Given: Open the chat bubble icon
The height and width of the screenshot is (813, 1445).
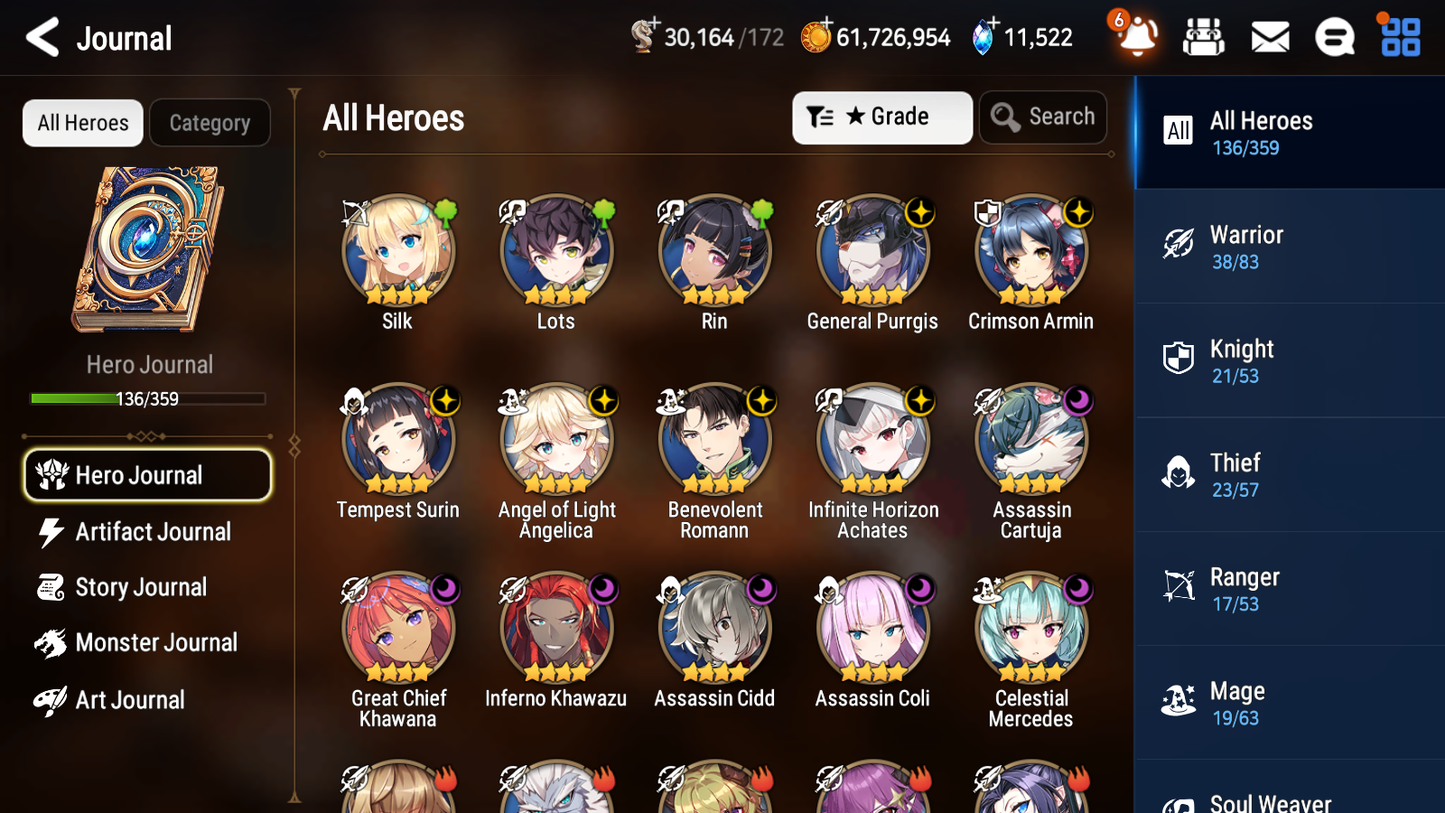Looking at the screenshot, I should [x=1334, y=36].
